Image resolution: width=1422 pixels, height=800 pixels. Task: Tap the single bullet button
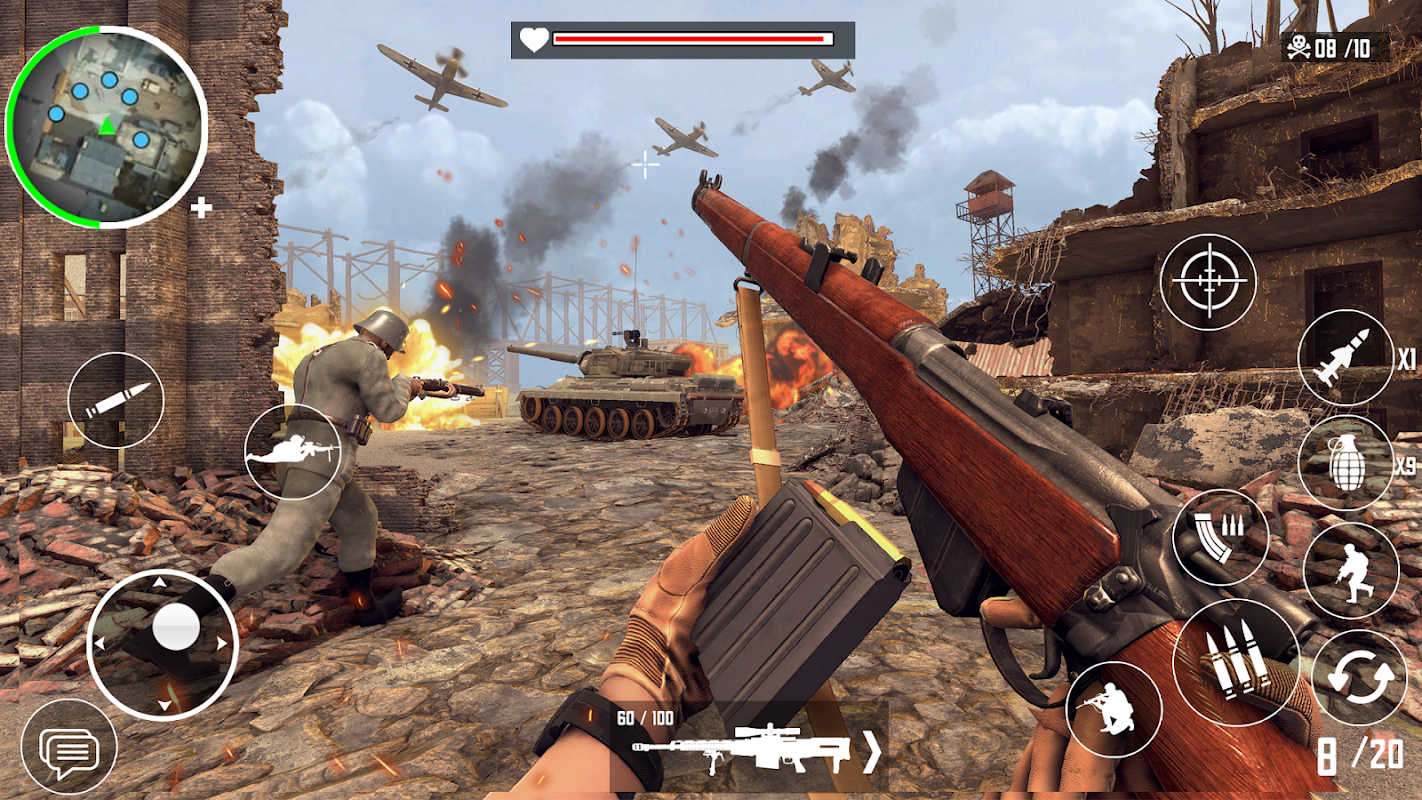116,400
